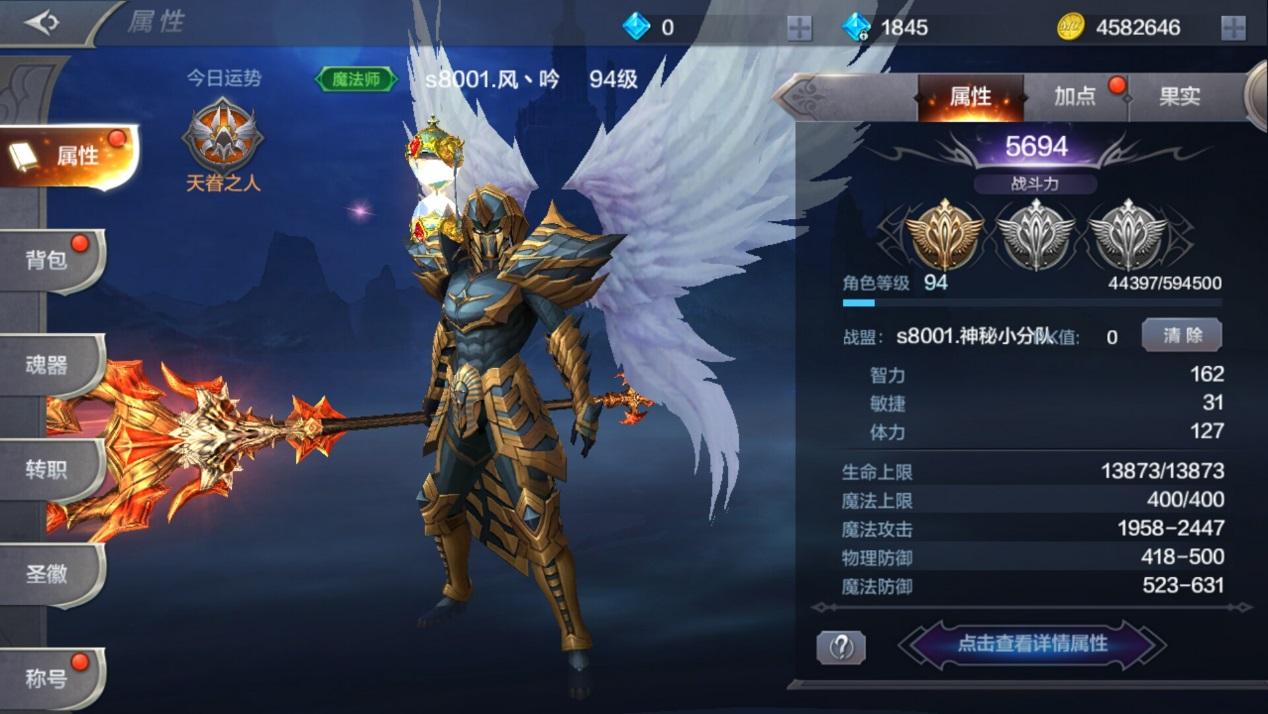
Task: Open the 背包 backpack menu
Action: (50, 260)
